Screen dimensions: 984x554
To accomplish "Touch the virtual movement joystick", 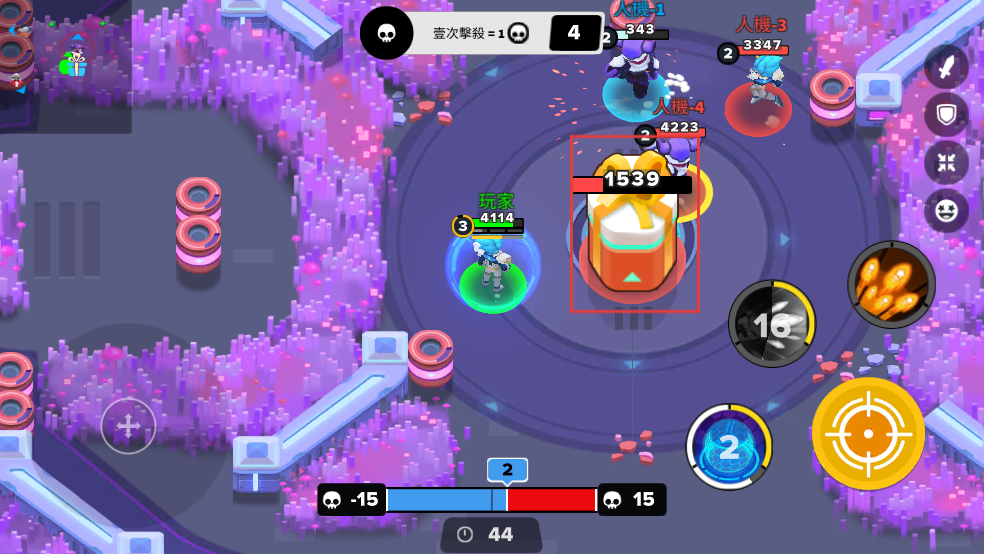I will 129,426.
